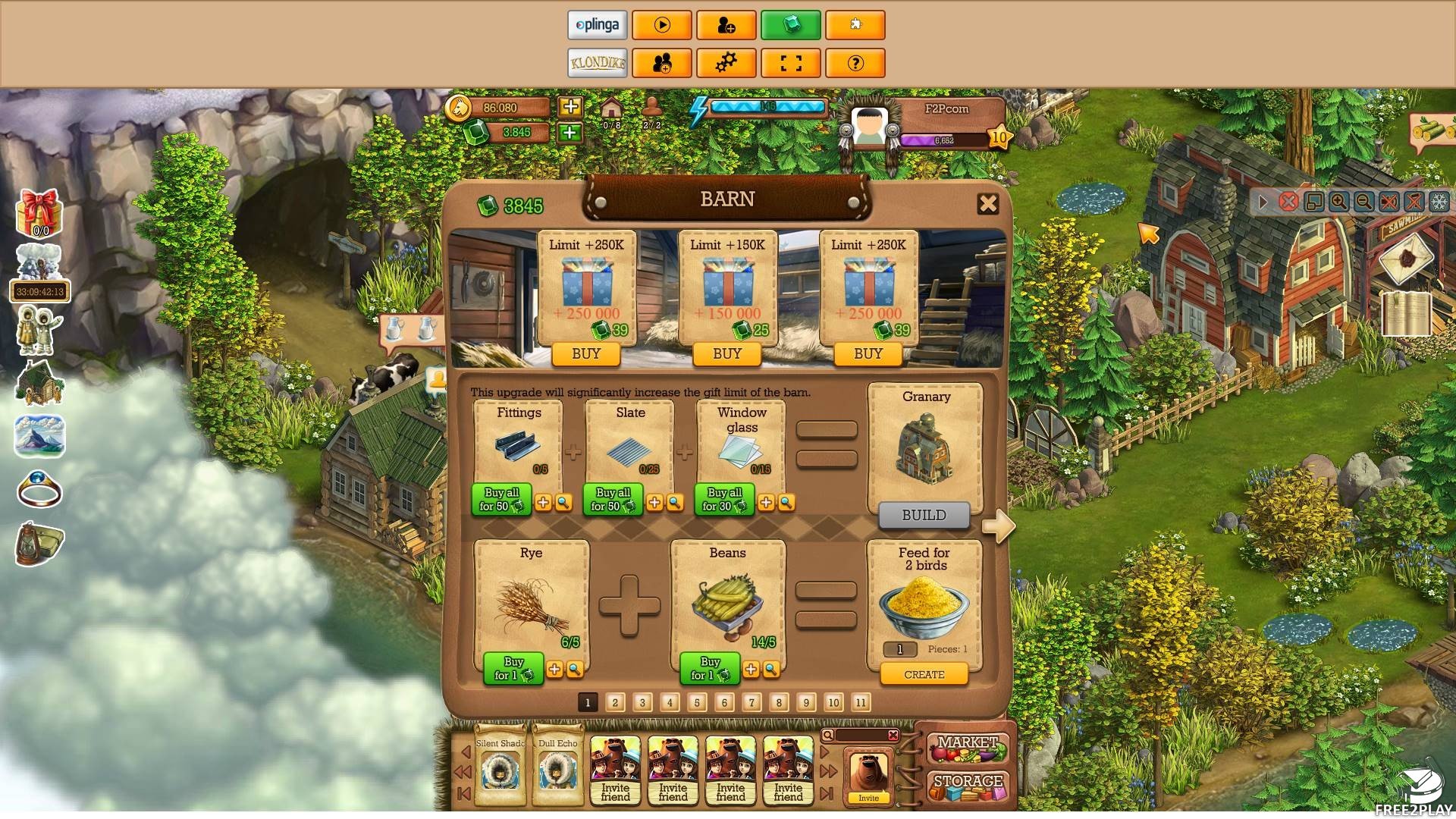Add more gold coins with plus button
This screenshot has height=819, width=1456.
(x=570, y=107)
